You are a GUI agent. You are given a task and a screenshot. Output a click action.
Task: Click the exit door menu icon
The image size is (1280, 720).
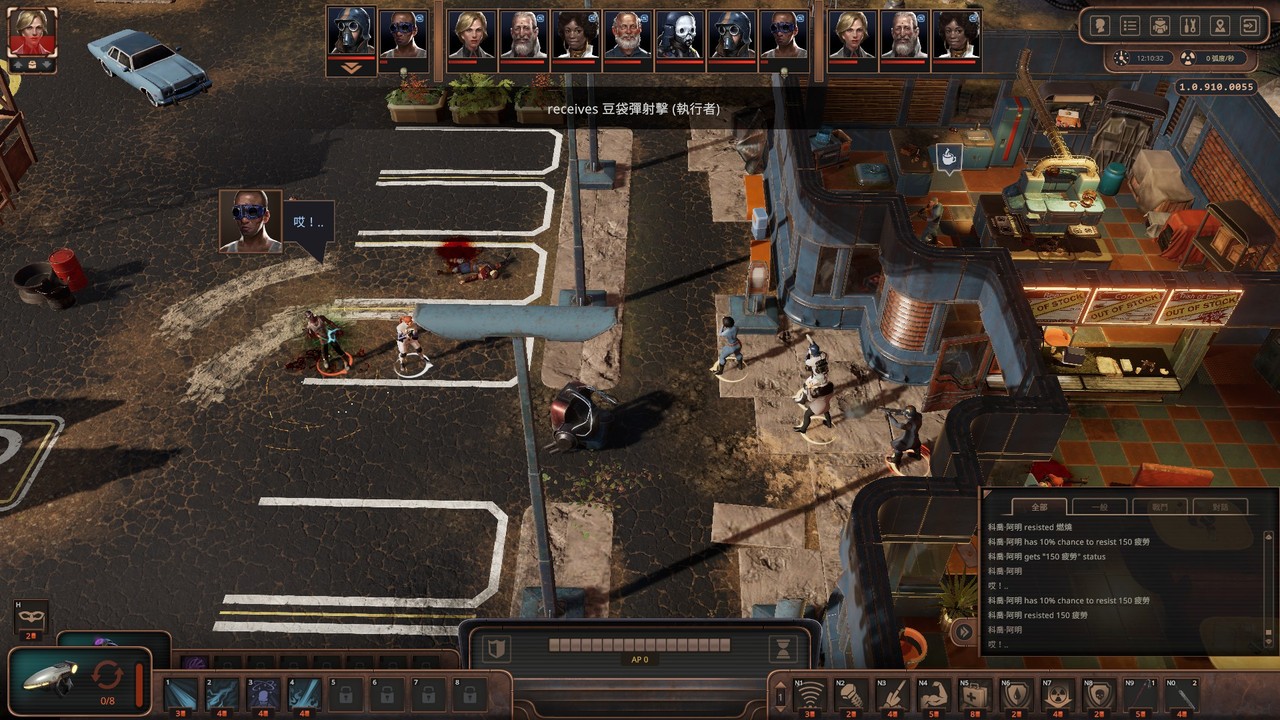(x=1250, y=26)
